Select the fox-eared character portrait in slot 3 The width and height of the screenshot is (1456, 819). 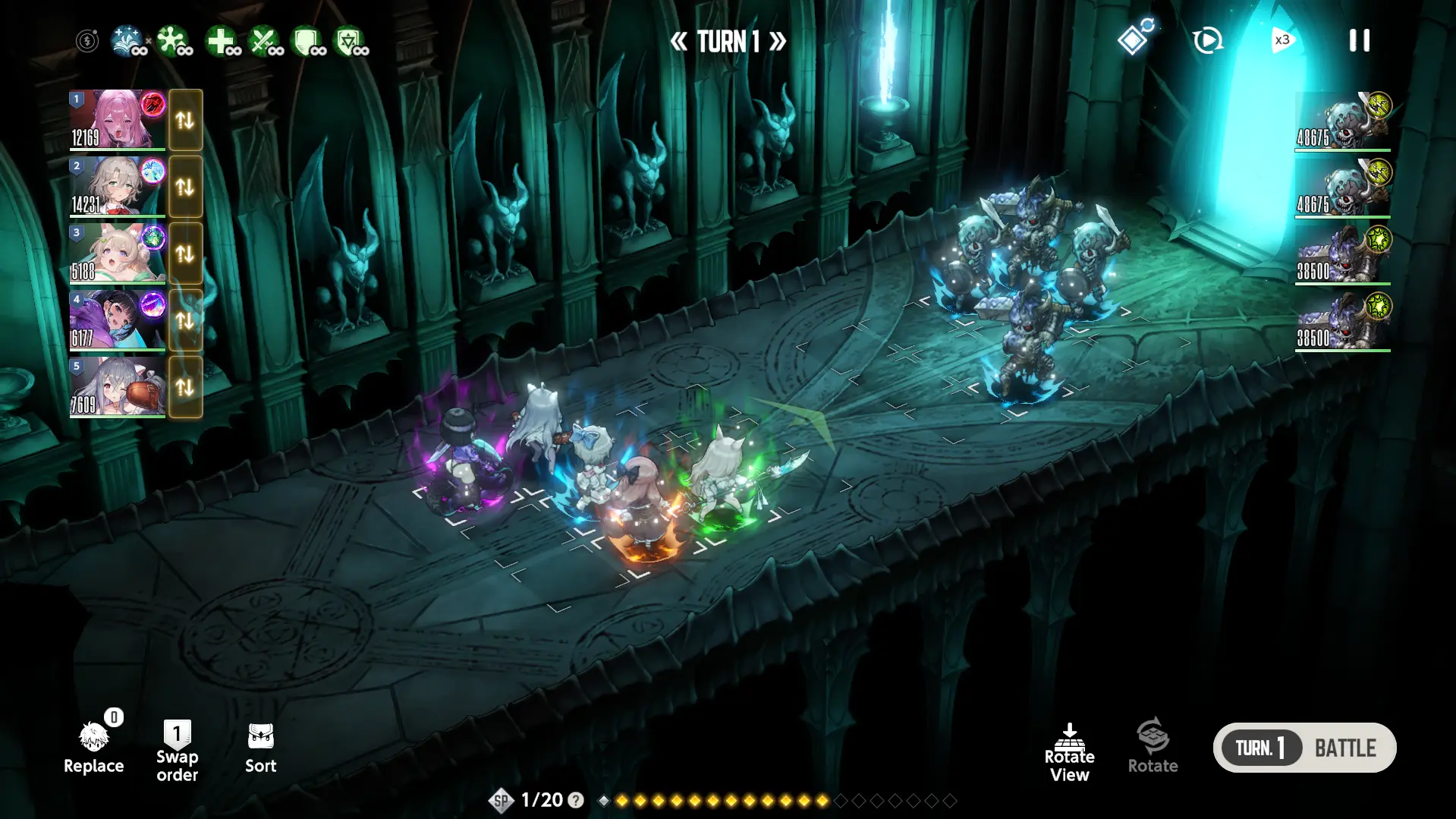pos(117,253)
